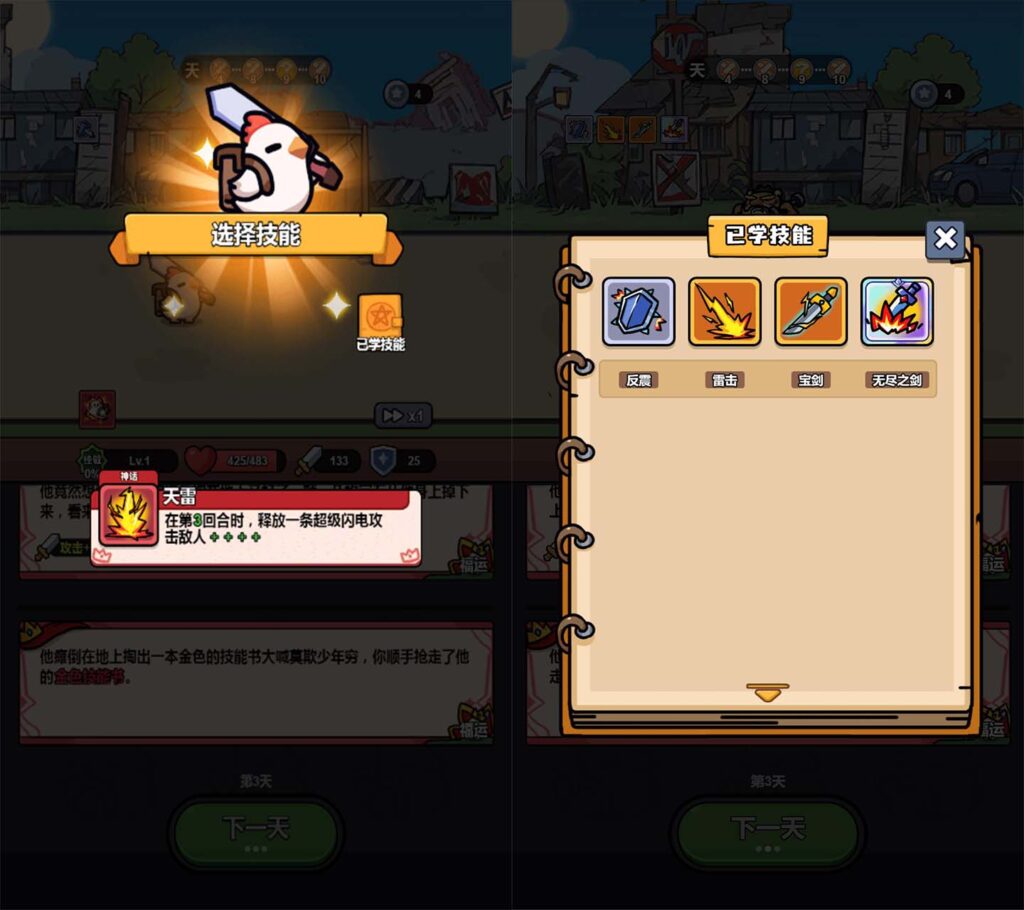Toggle the x1 battle speed button

[x=403, y=415]
